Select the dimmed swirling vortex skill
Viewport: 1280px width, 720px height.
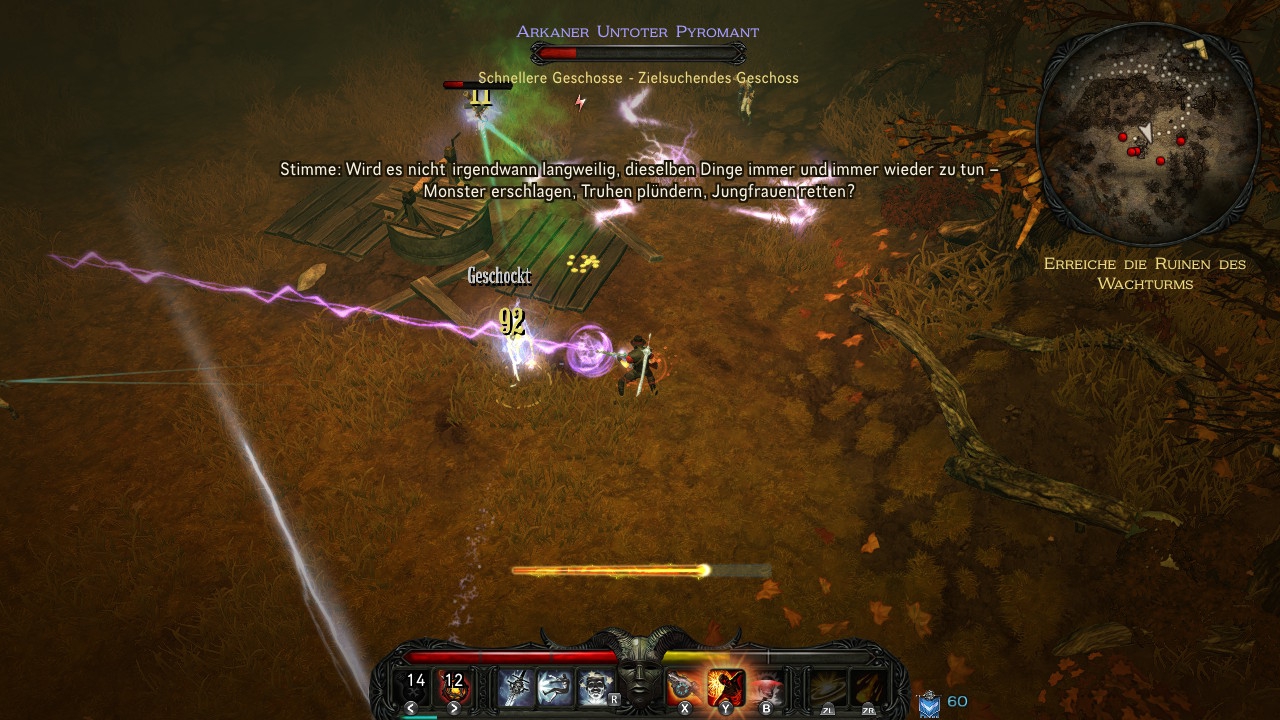(826, 687)
